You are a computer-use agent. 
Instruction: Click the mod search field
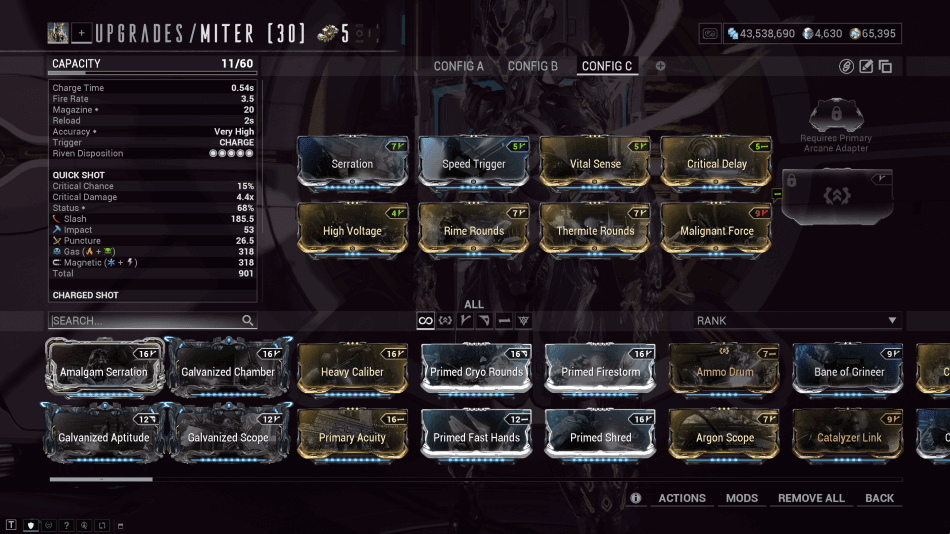pos(145,321)
